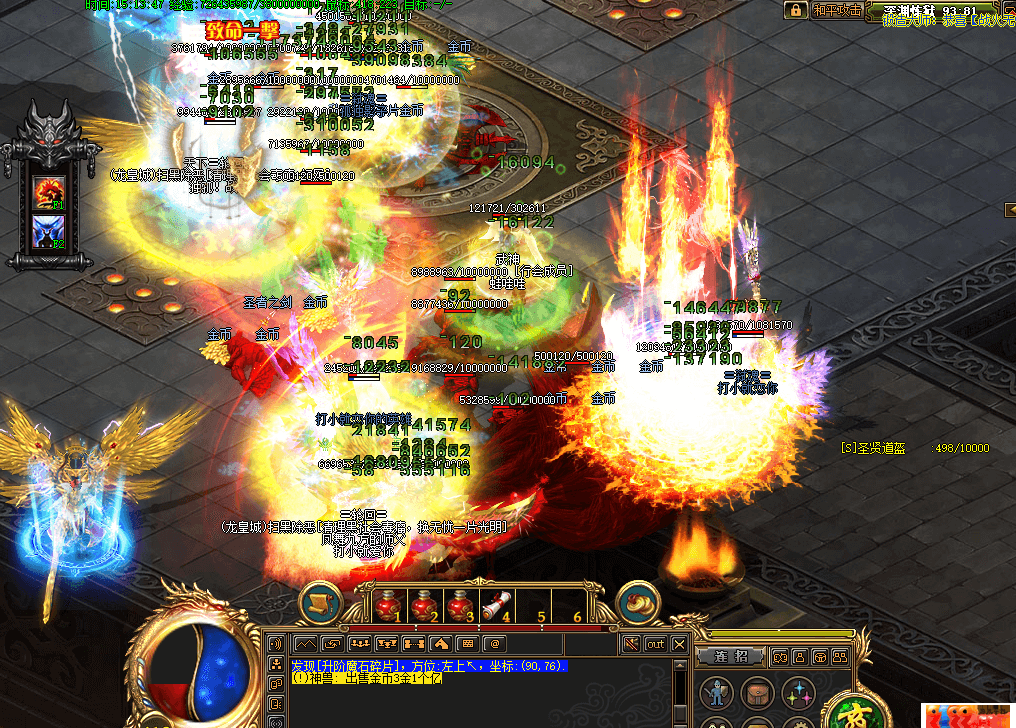
Task: Click the green round emblem button
Action: click(x=853, y=713)
